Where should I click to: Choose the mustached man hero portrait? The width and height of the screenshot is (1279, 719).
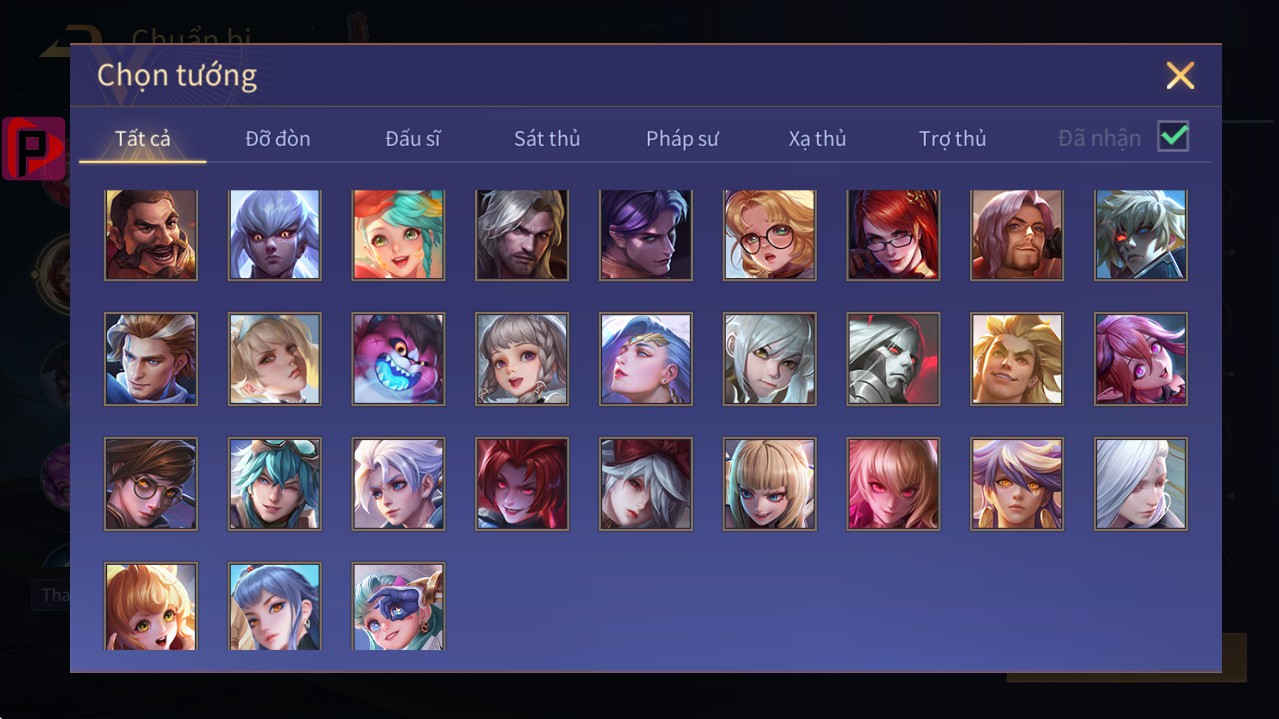[x=151, y=235]
